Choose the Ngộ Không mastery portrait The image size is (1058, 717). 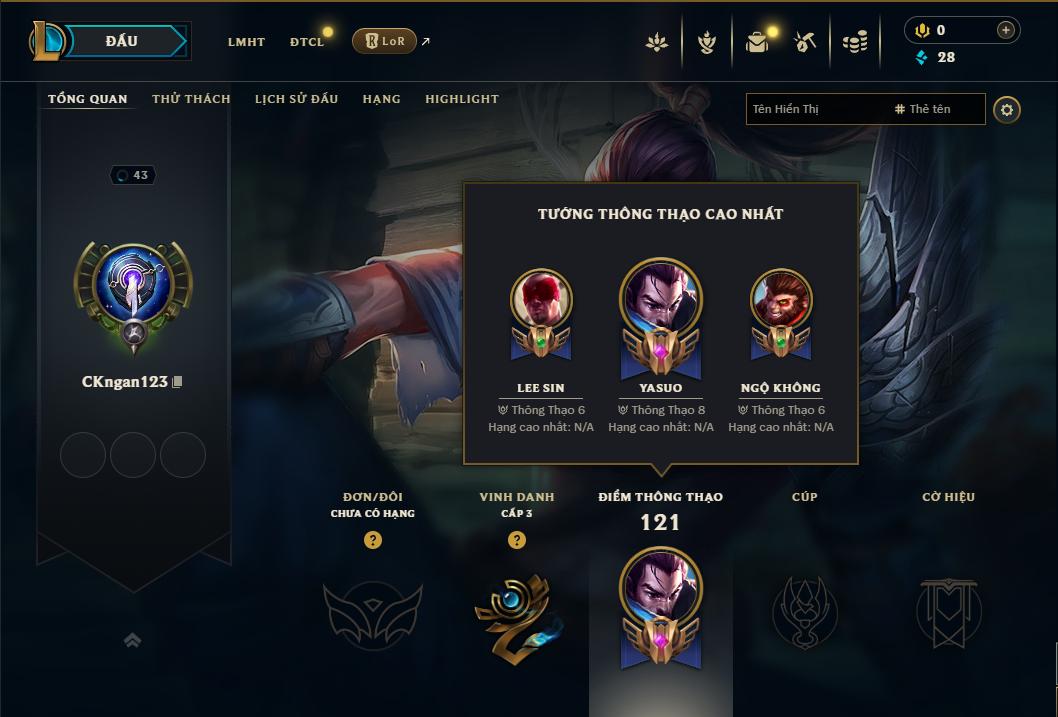[x=781, y=300]
